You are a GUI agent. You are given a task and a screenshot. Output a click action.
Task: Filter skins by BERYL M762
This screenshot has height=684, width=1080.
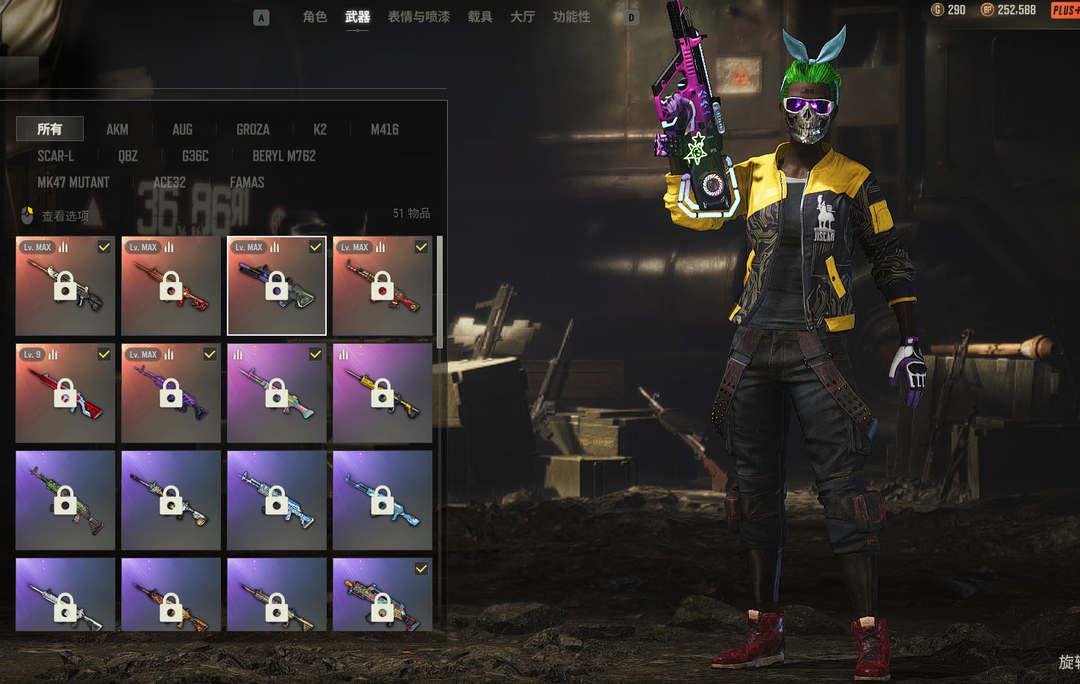click(x=284, y=156)
